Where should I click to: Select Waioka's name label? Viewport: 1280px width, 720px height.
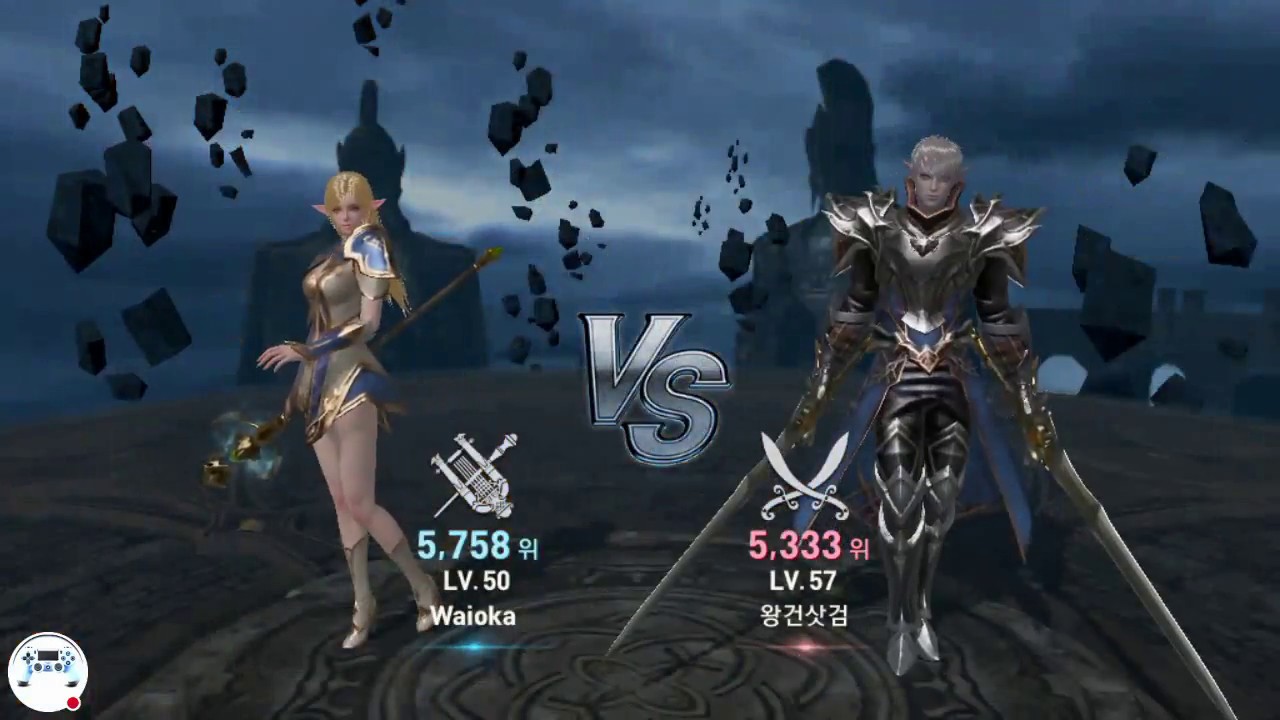[473, 617]
